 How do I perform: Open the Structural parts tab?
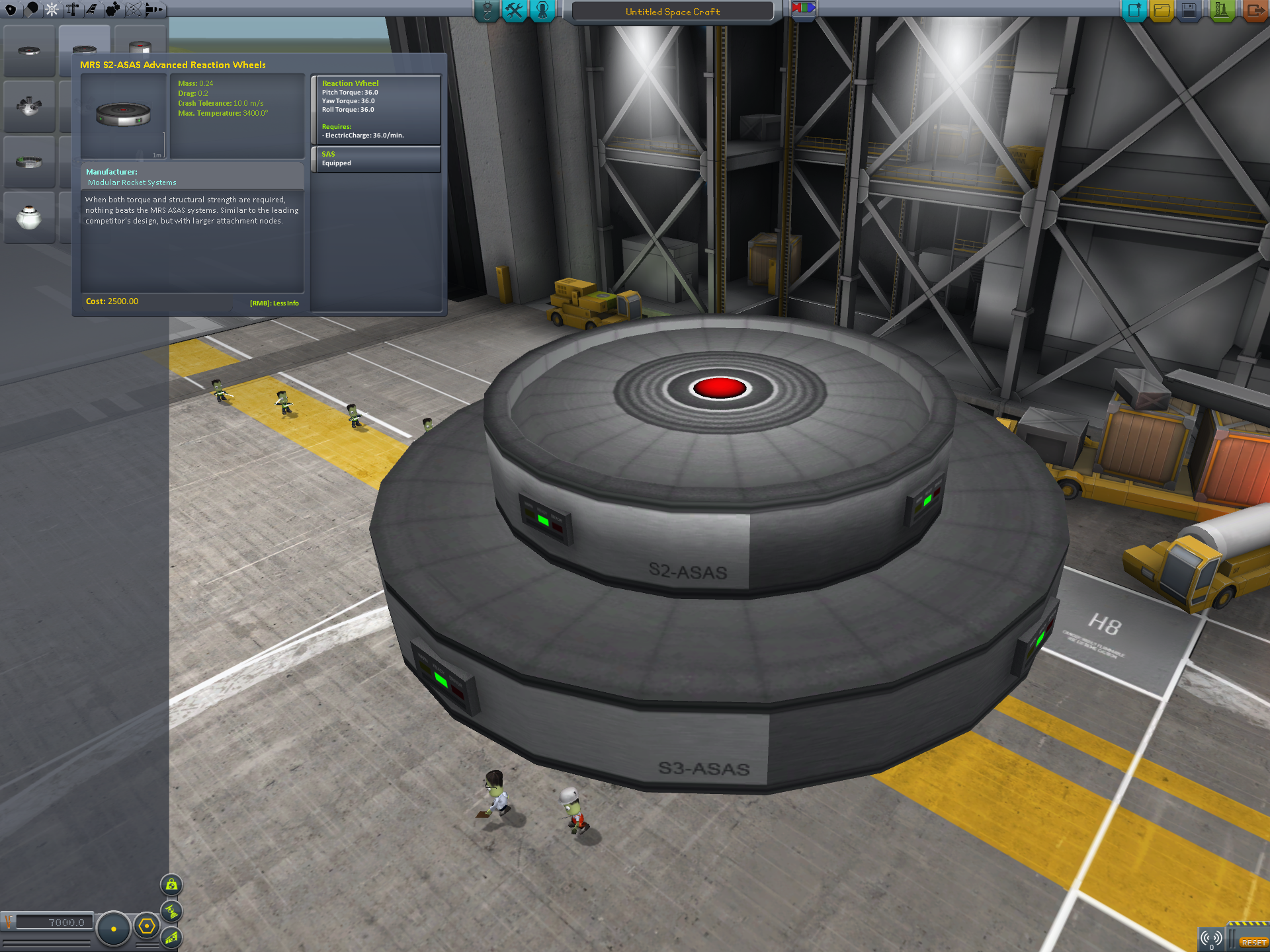pos(71,9)
